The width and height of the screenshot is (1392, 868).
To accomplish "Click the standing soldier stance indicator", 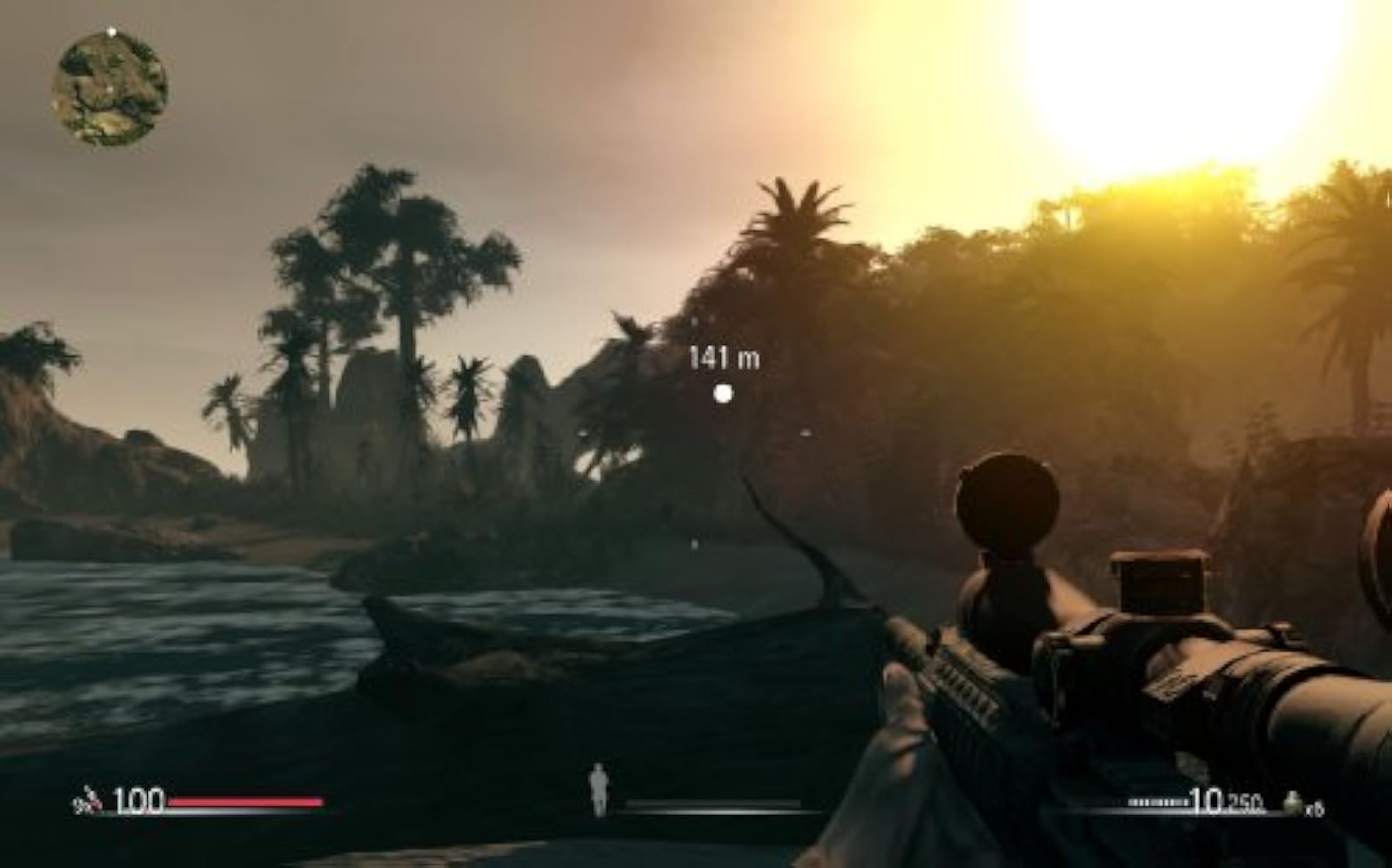I will tap(599, 787).
